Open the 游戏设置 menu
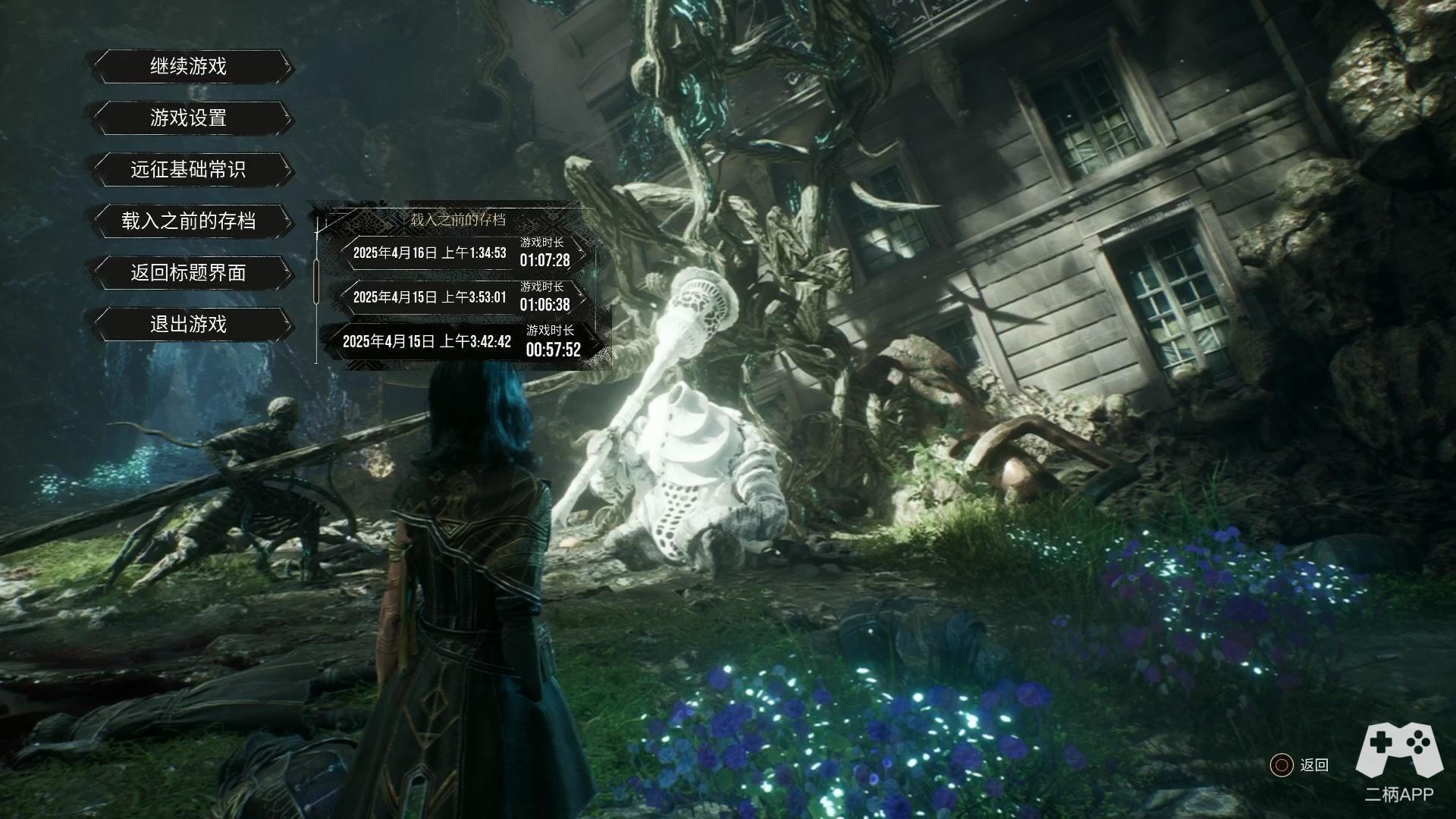Viewport: 1456px width, 819px height. [x=189, y=118]
